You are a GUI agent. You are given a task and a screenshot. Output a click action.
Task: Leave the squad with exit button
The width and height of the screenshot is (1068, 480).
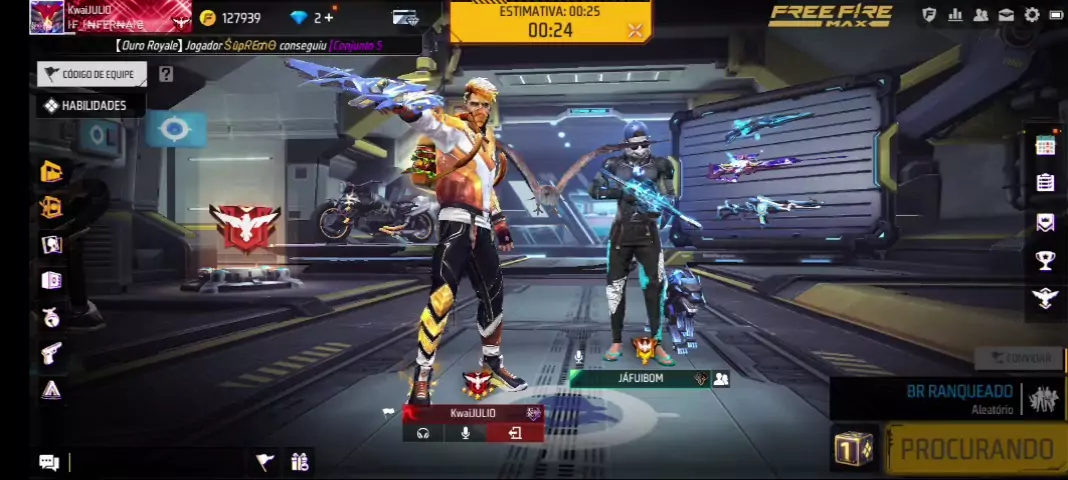pos(515,433)
